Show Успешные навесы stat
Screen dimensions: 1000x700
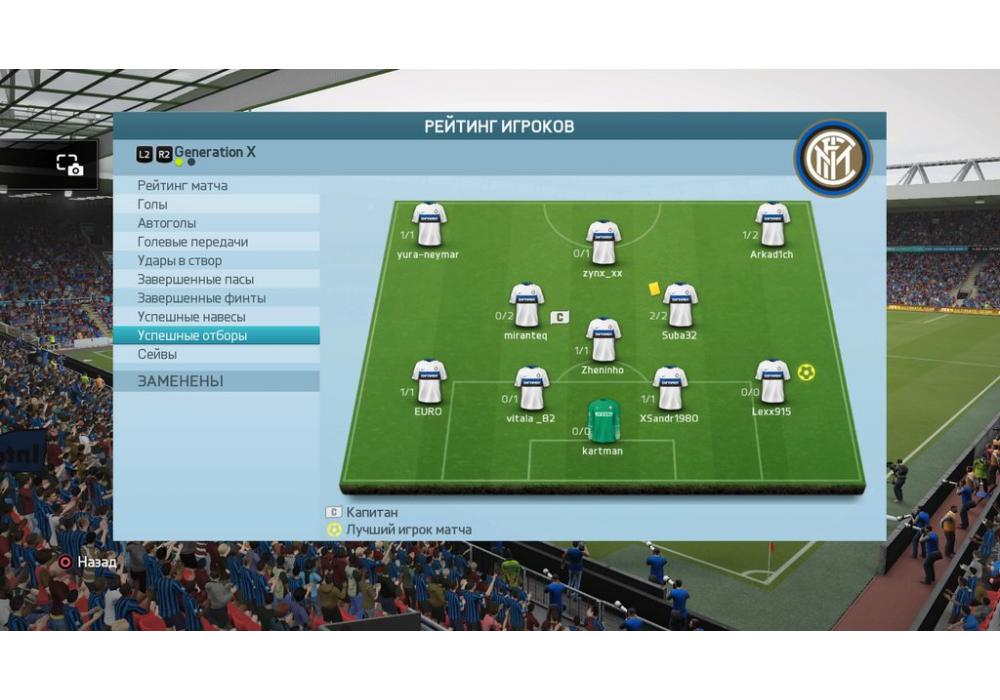click(216, 317)
